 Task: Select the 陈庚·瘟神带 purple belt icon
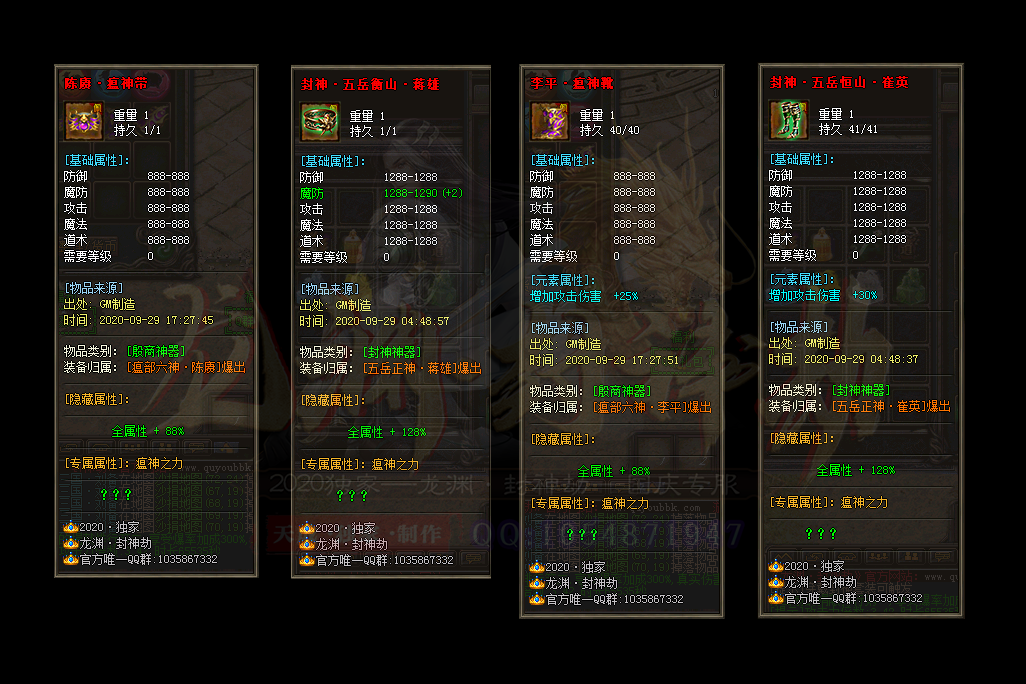82,121
